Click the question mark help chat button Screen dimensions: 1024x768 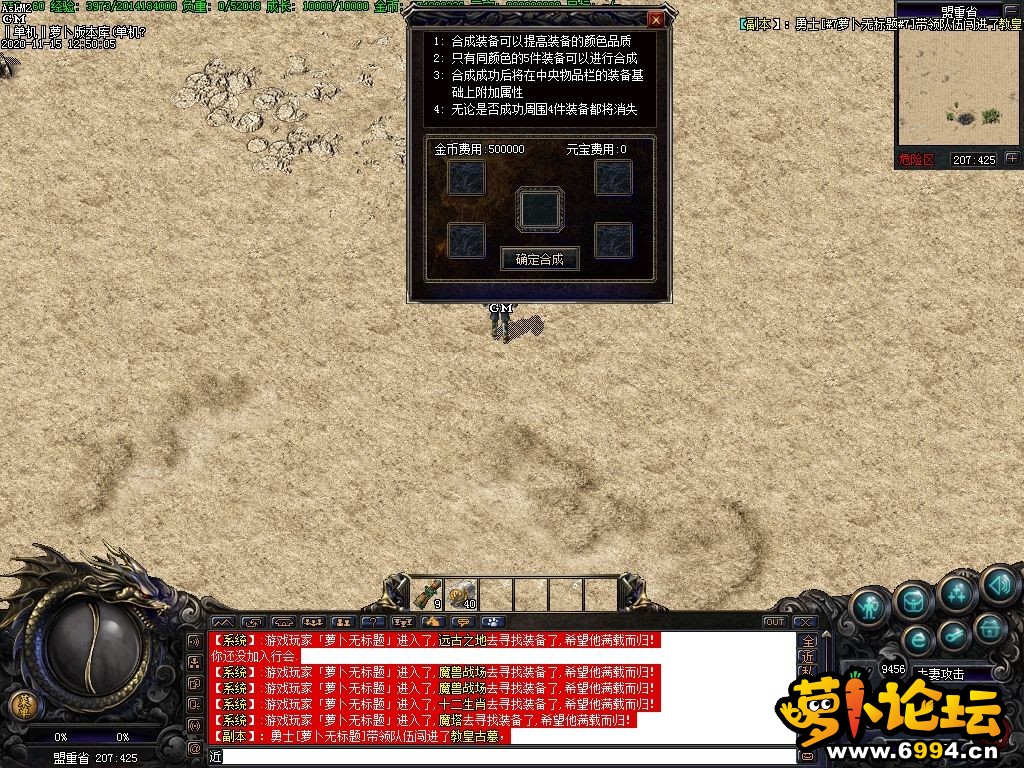point(372,622)
